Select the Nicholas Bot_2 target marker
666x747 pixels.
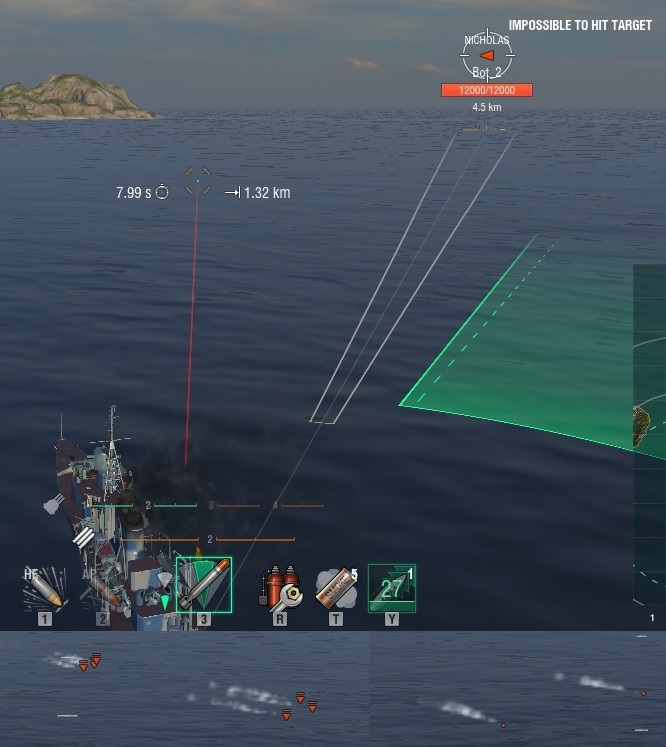click(487, 55)
